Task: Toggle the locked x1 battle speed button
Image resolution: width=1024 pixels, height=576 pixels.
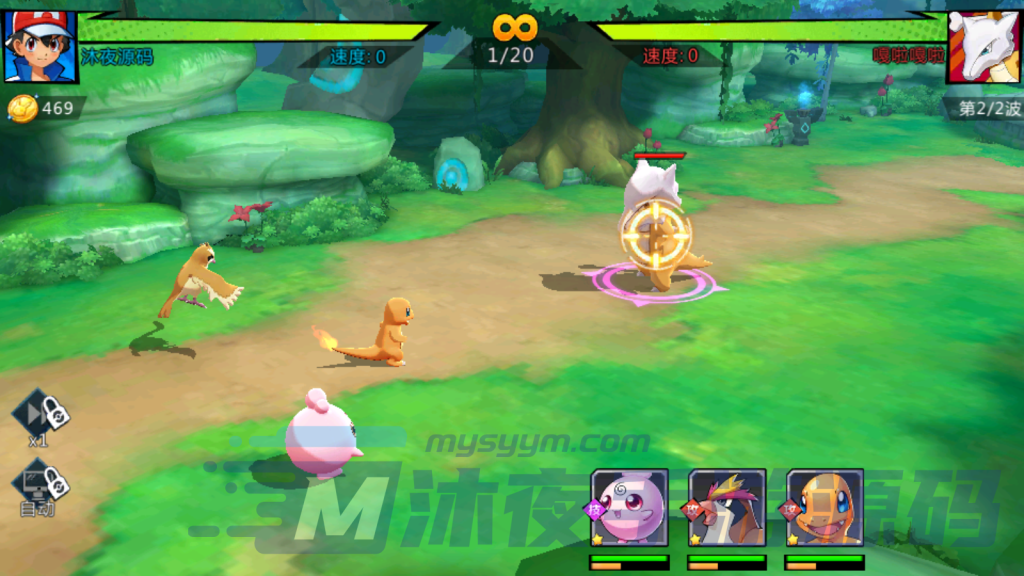Action: (x=40, y=414)
